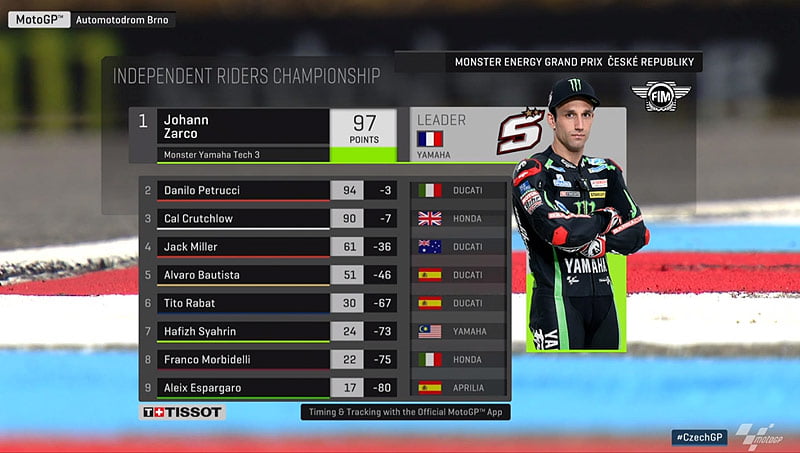Click the Official MotoGP App timing banner
800x453 pixels.
pos(404,411)
